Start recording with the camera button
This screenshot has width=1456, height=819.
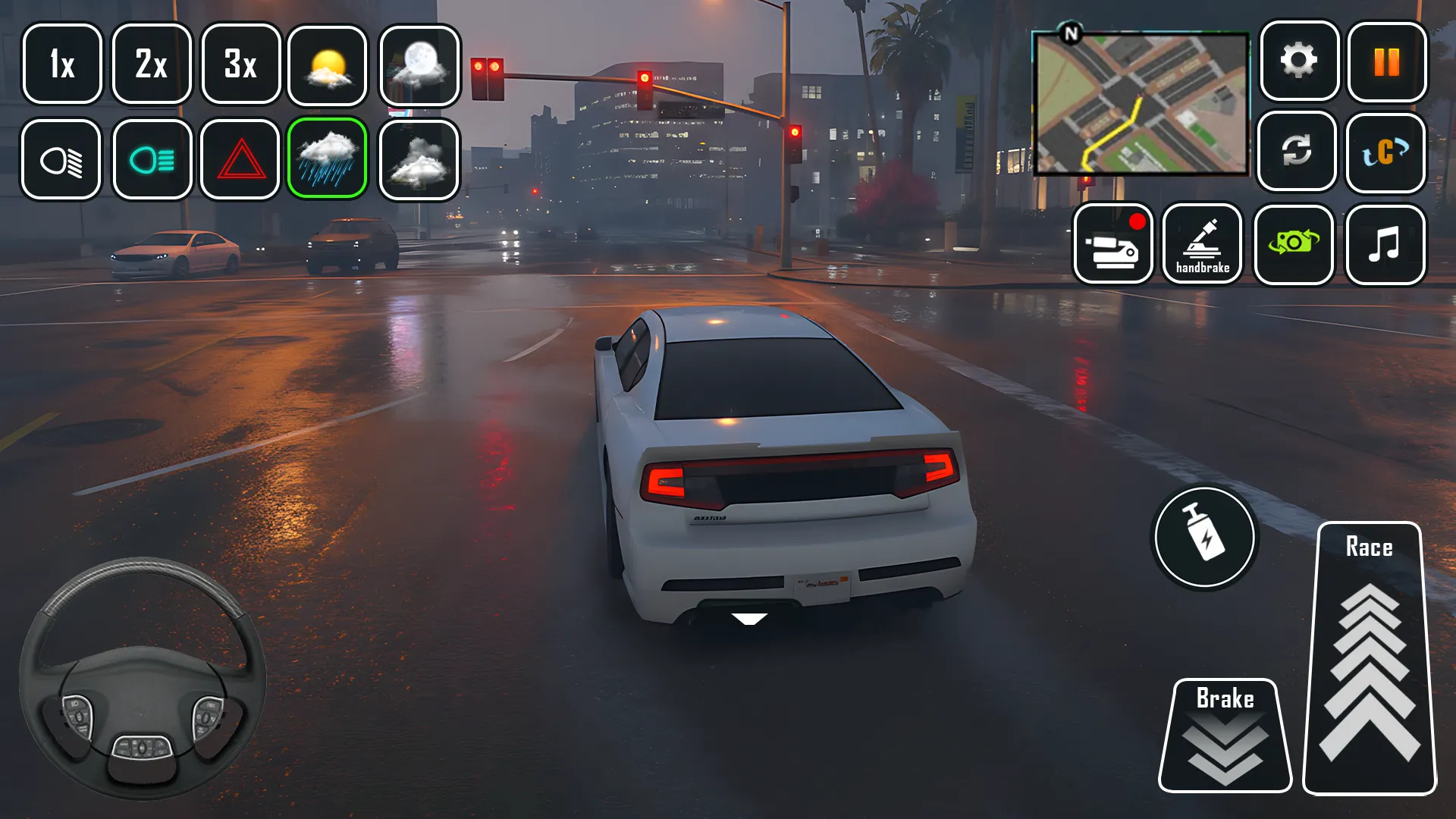click(x=1113, y=244)
